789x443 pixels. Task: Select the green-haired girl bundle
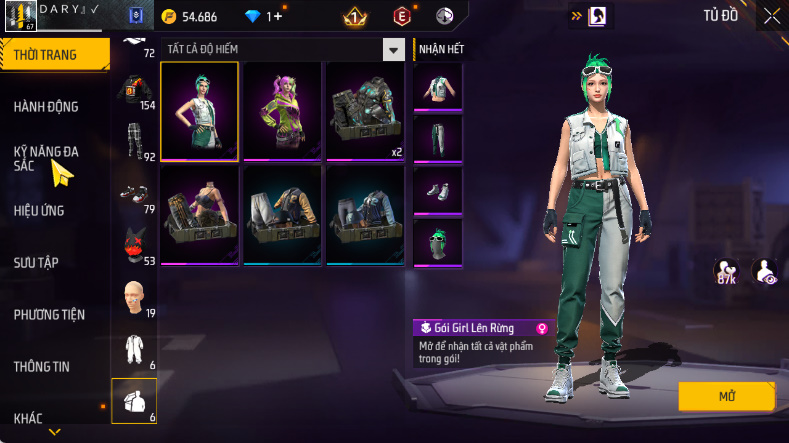tap(199, 110)
